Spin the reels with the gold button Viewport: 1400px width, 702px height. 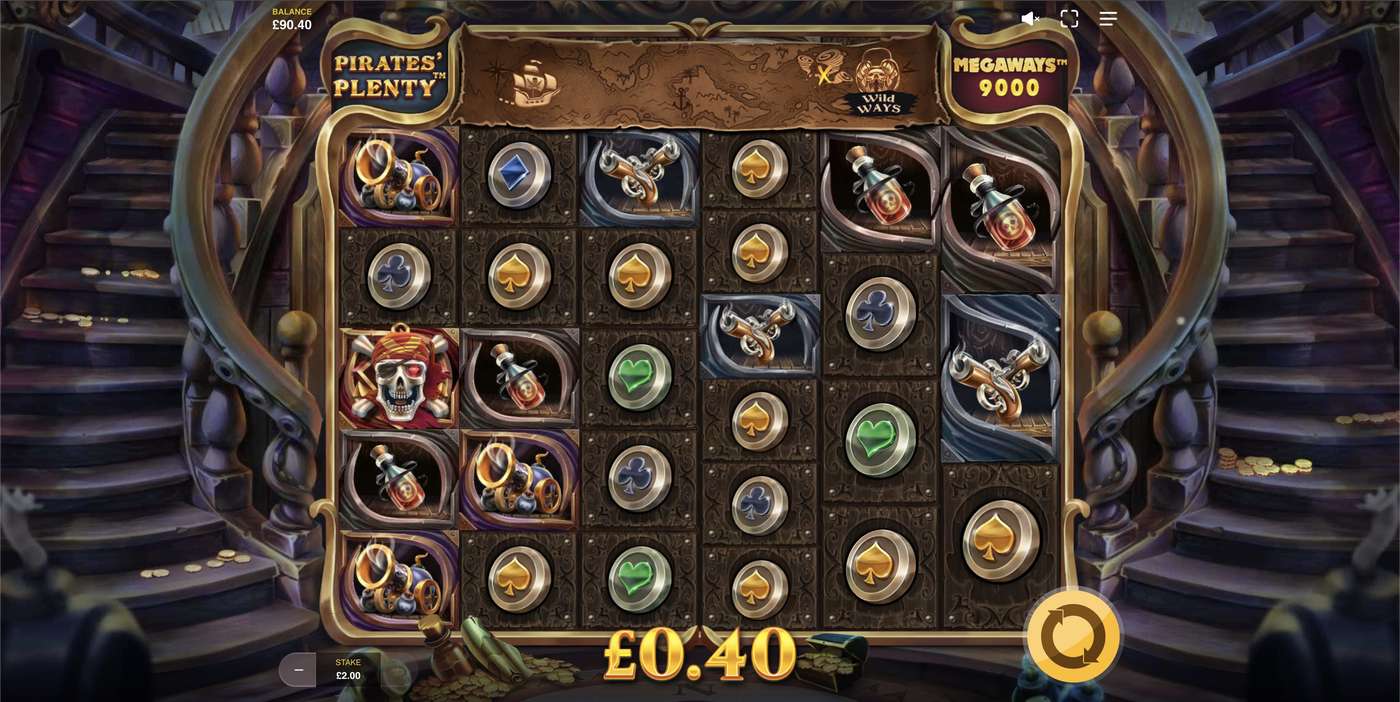pos(1073,634)
